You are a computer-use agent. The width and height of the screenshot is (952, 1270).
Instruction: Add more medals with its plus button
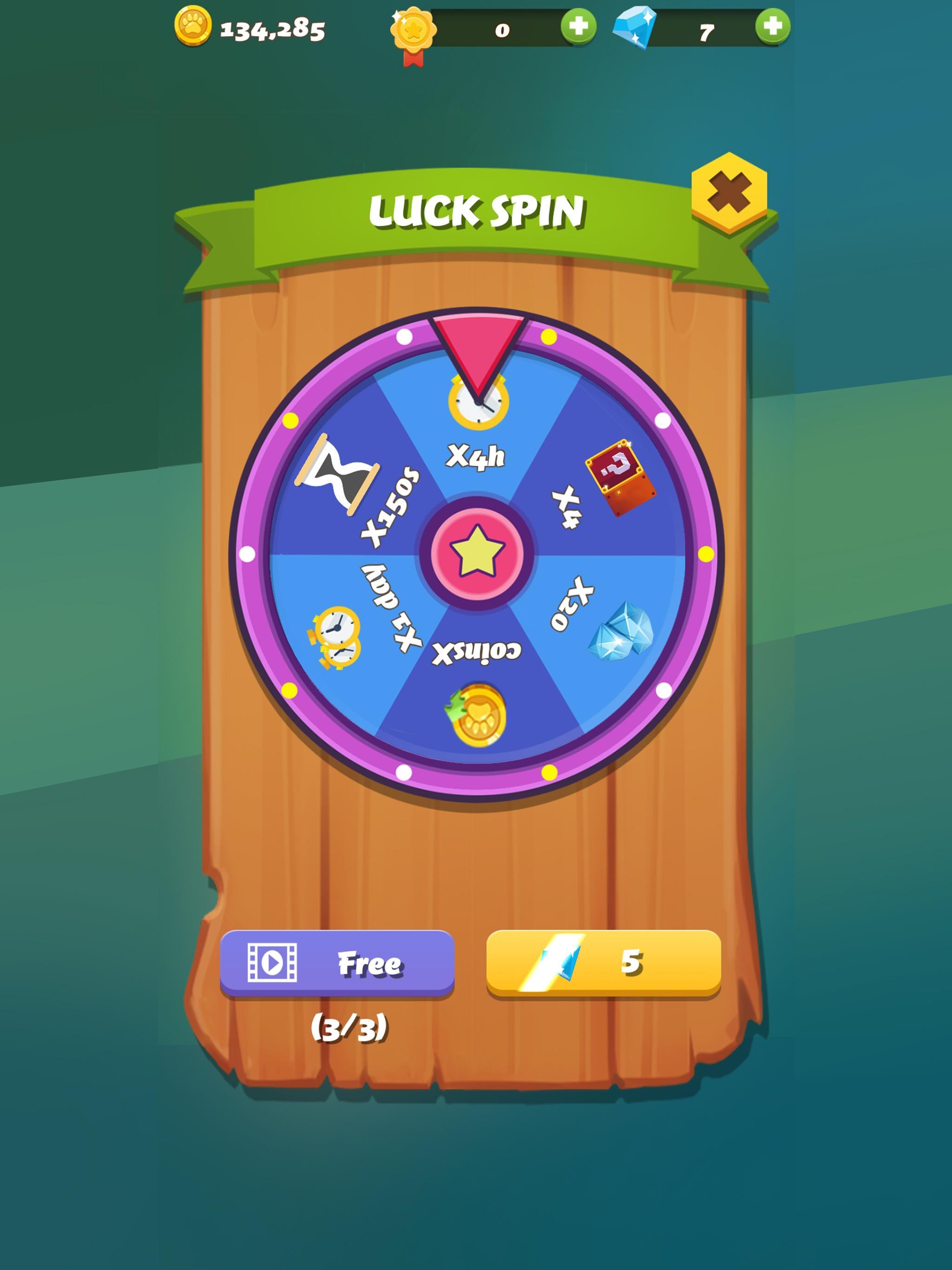(x=580, y=25)
